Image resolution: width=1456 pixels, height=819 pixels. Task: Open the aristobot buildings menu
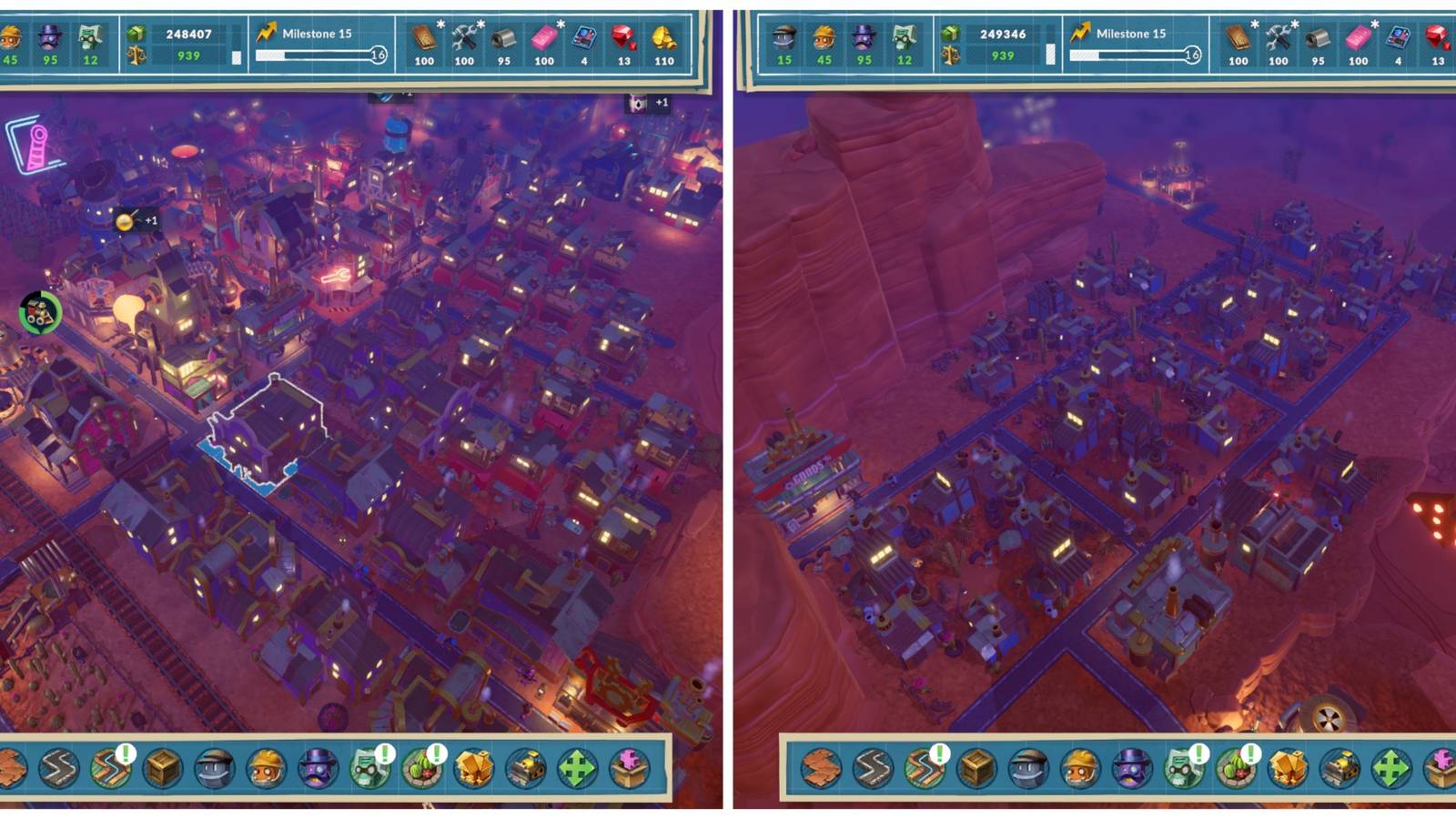316,769
